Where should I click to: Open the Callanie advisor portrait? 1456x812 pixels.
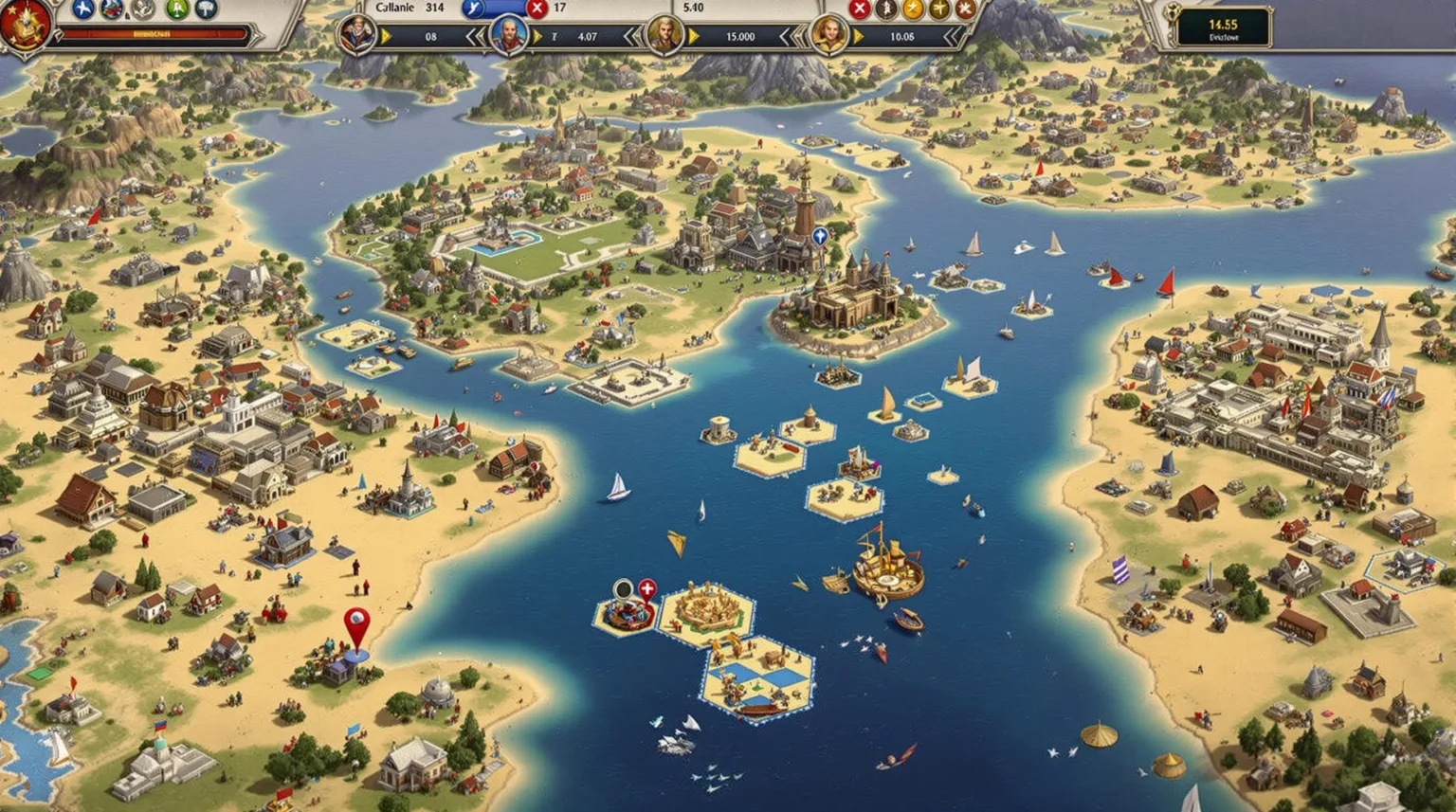point(359,33)
